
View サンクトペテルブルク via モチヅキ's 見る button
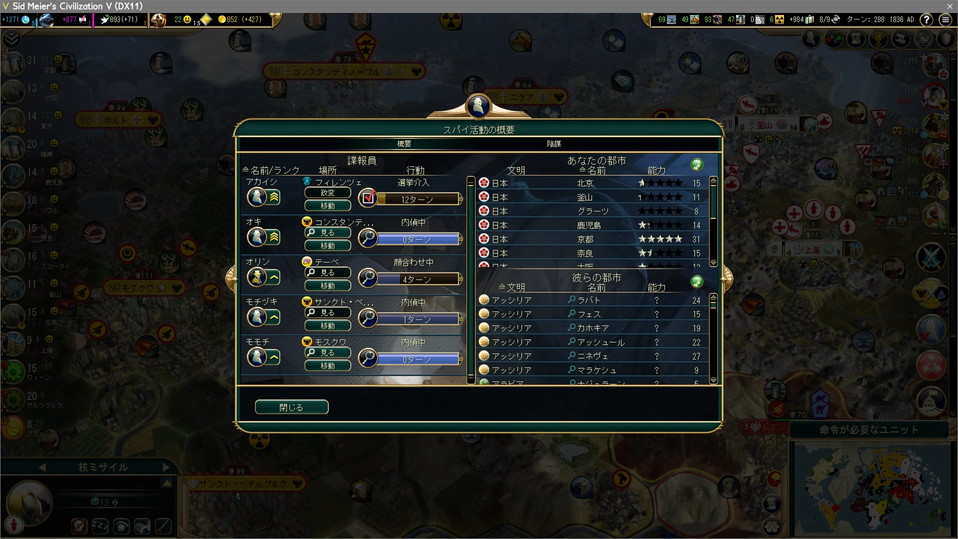[328, 313]
